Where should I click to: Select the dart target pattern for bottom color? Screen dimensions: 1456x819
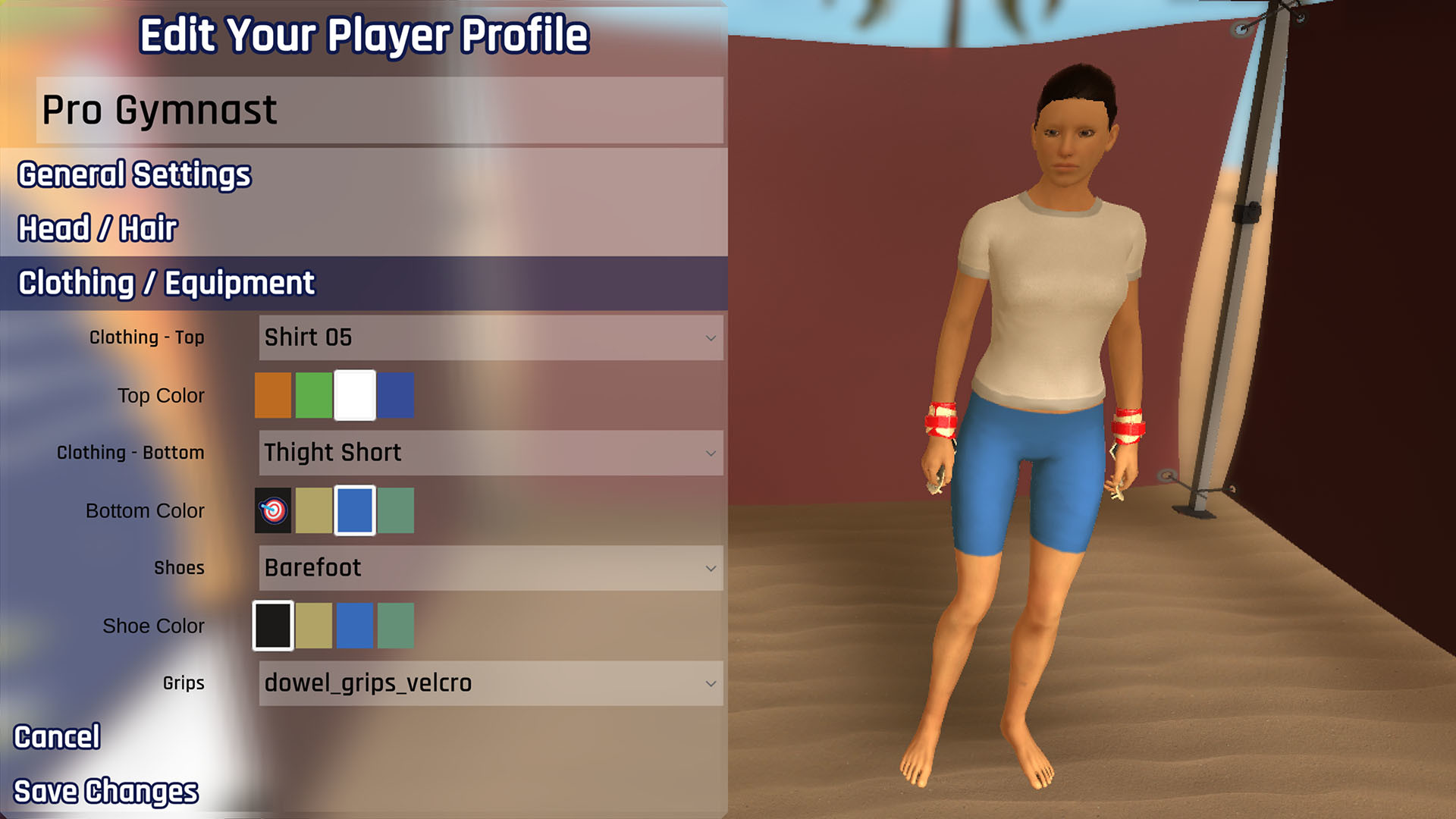click(273, 510)
